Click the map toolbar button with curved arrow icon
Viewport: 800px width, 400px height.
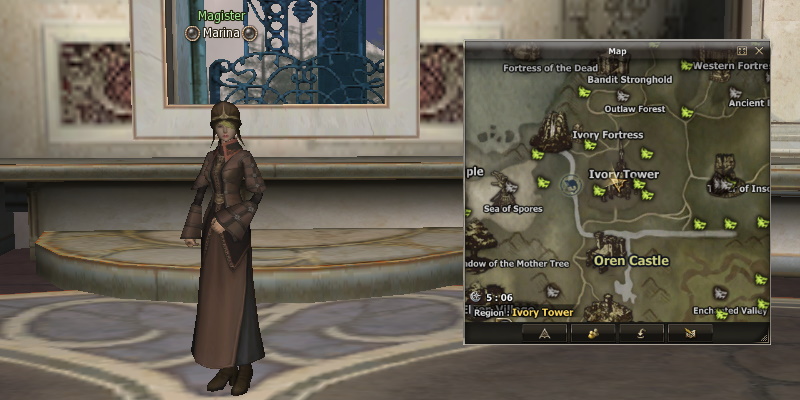click(641, 333)
